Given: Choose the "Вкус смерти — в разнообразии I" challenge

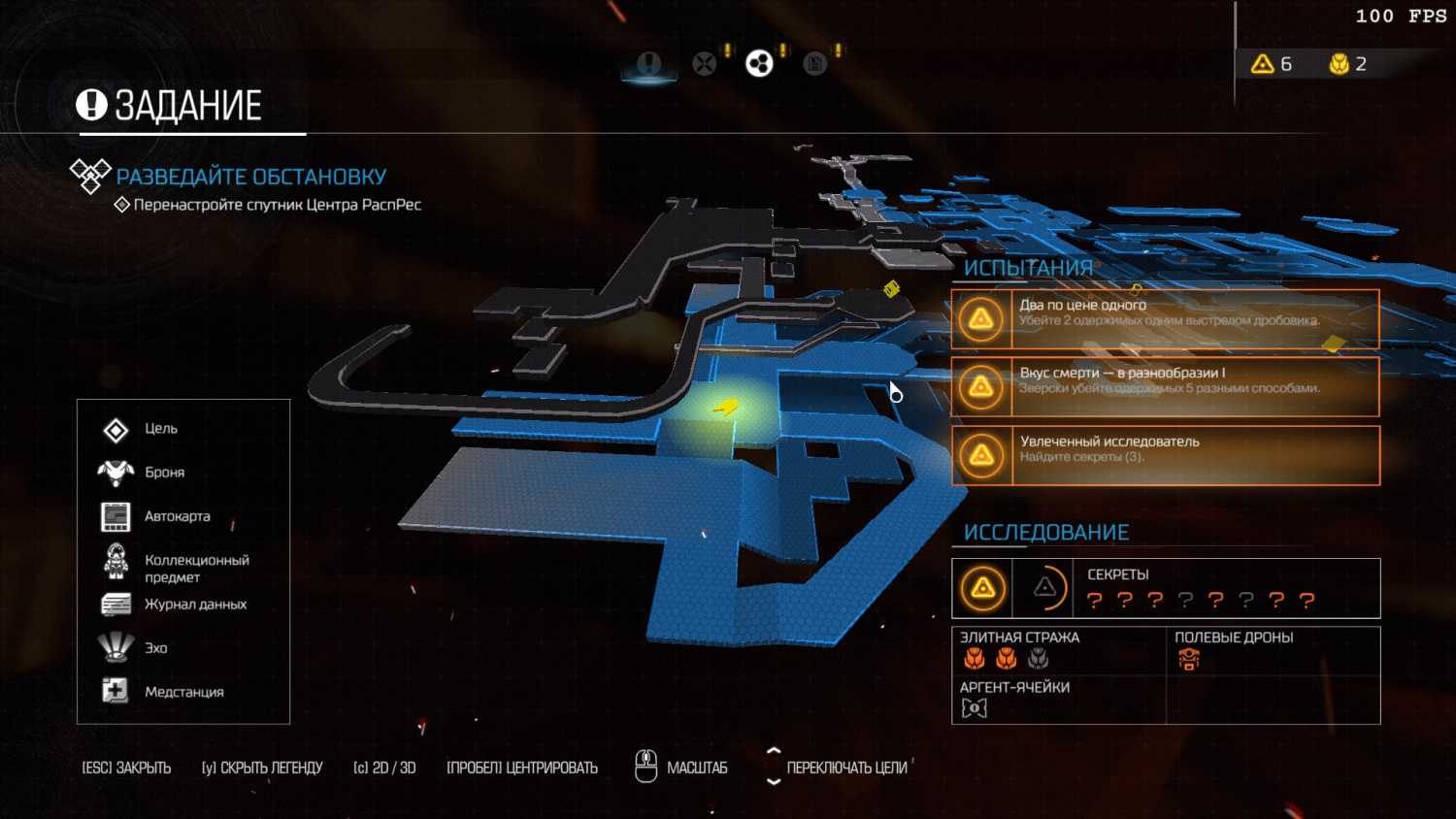Looking at the screenshot, I should (1165, 387).
